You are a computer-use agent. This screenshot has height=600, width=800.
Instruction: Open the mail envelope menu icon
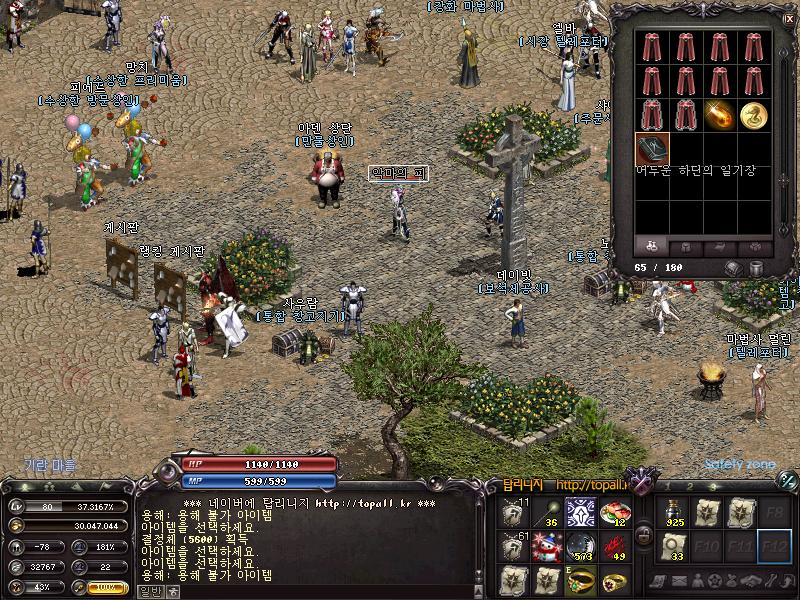678,581
